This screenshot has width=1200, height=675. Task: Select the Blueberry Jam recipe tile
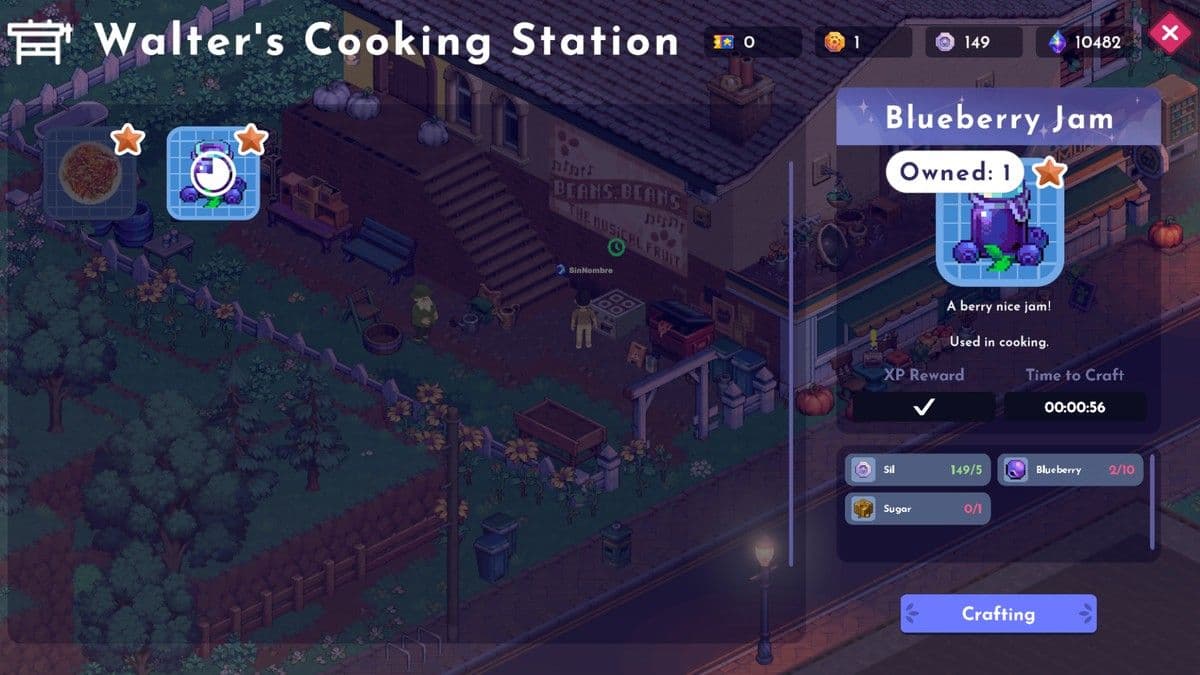[213, 174]
